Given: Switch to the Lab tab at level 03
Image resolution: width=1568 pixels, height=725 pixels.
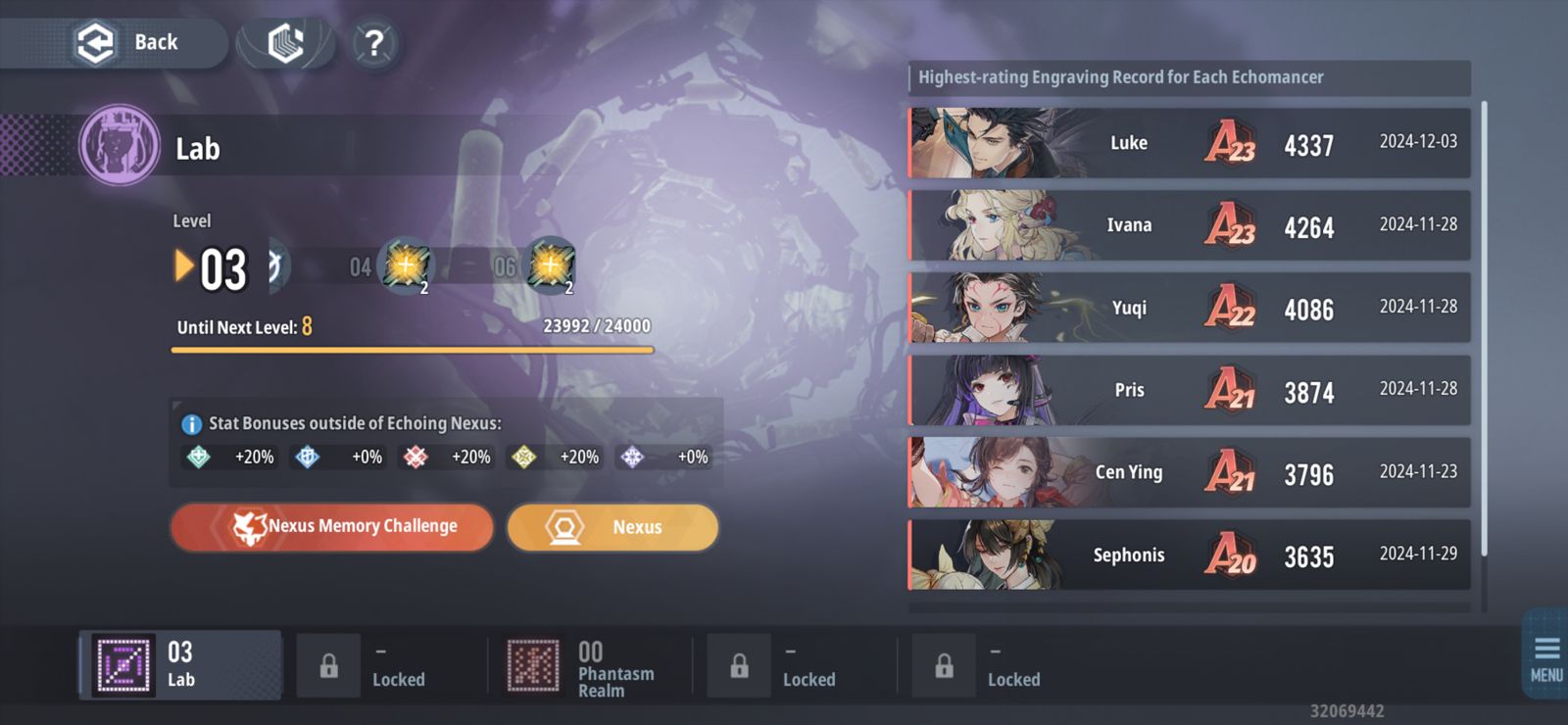Looking at the screenshot, I should (x=179, y=664).
